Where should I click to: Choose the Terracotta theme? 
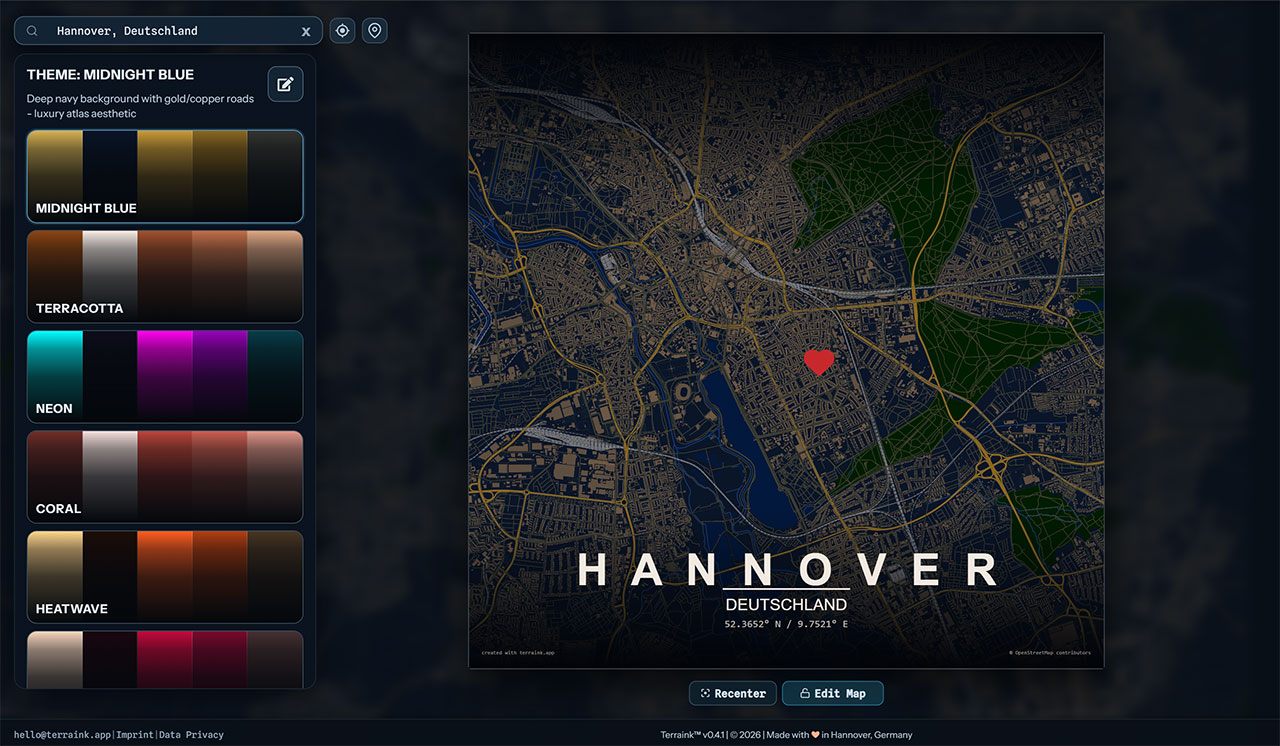(165, 276)
